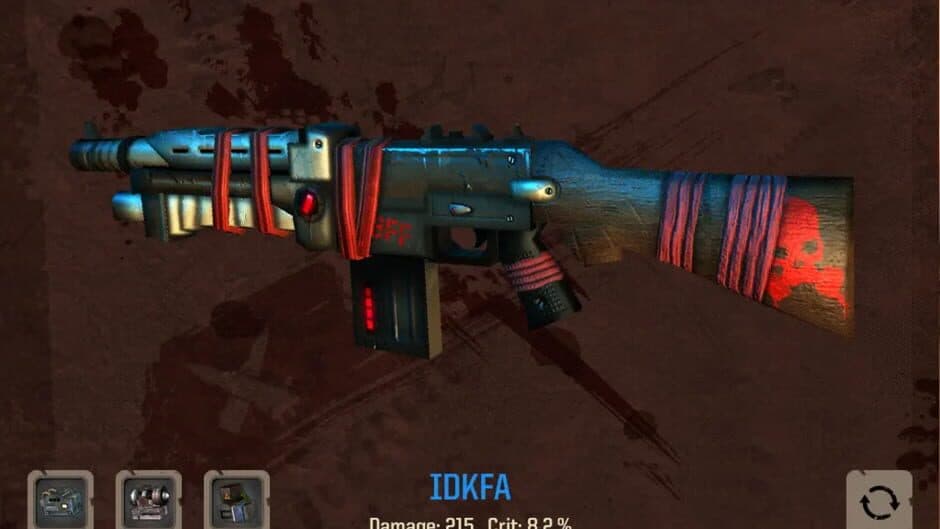Click the circular arrows rotate button
The width and height of the screenshot is (940, 529).
(878, 500)
